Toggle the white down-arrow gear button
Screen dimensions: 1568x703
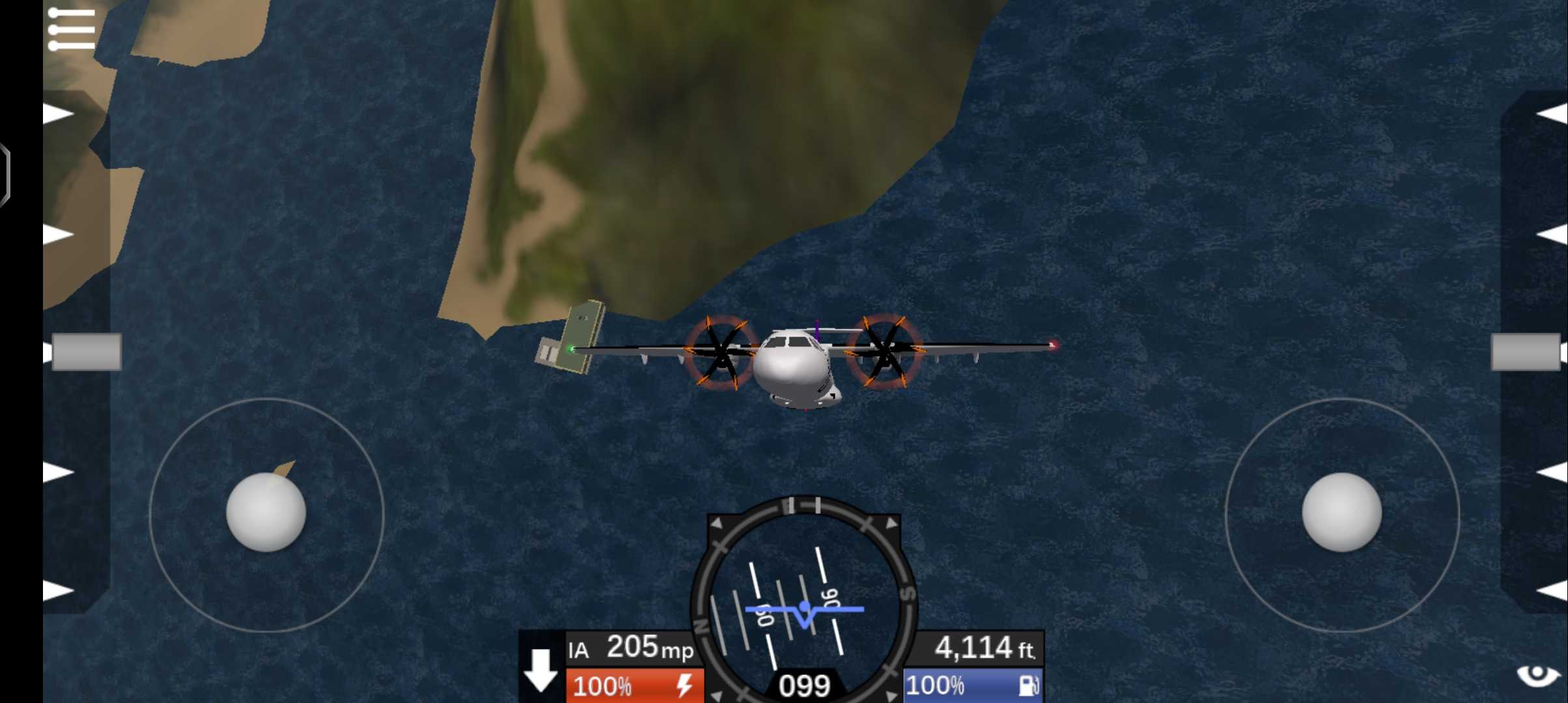tap(540, 670)
